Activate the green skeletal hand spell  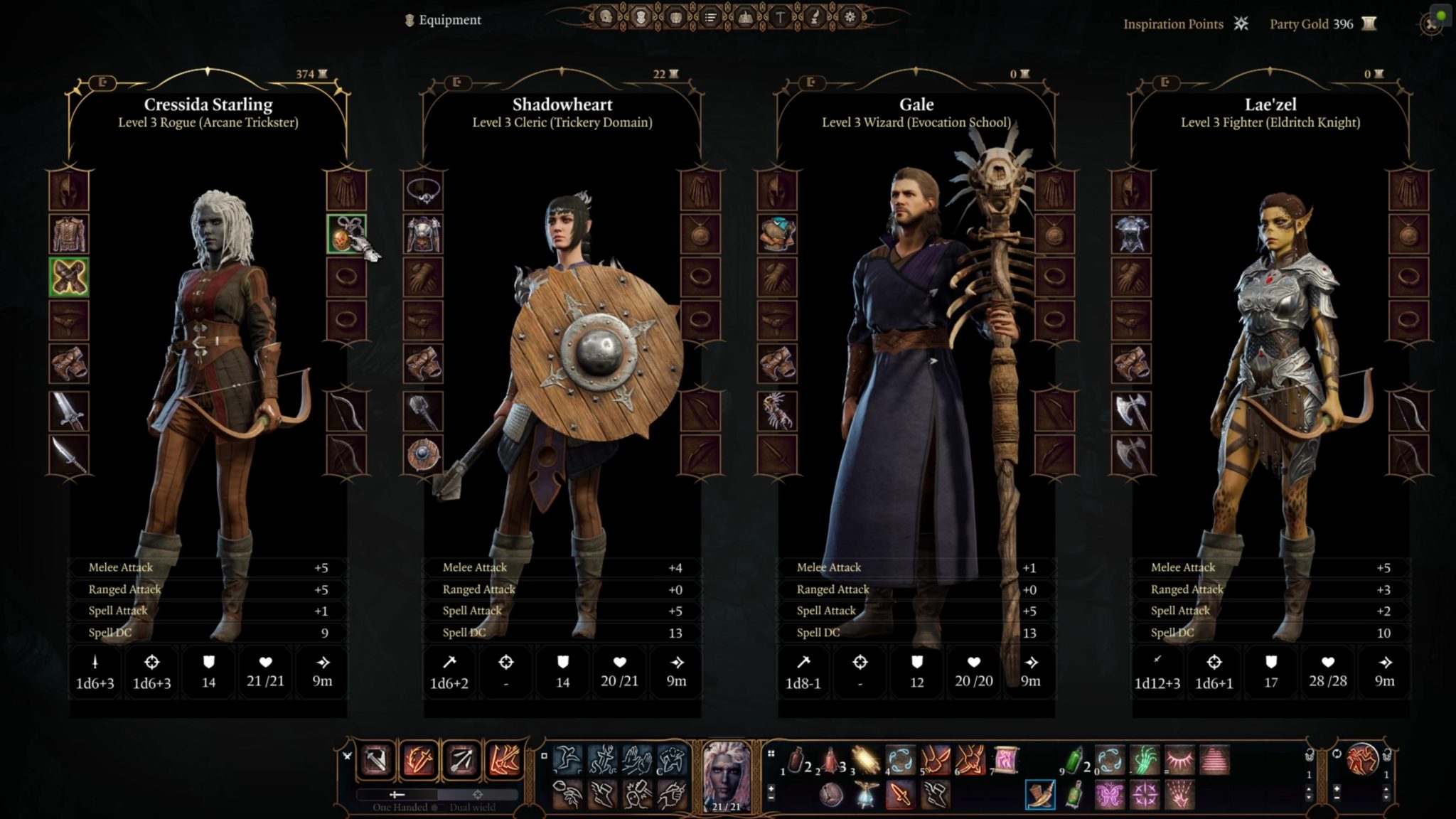[x=1144, y=760]
